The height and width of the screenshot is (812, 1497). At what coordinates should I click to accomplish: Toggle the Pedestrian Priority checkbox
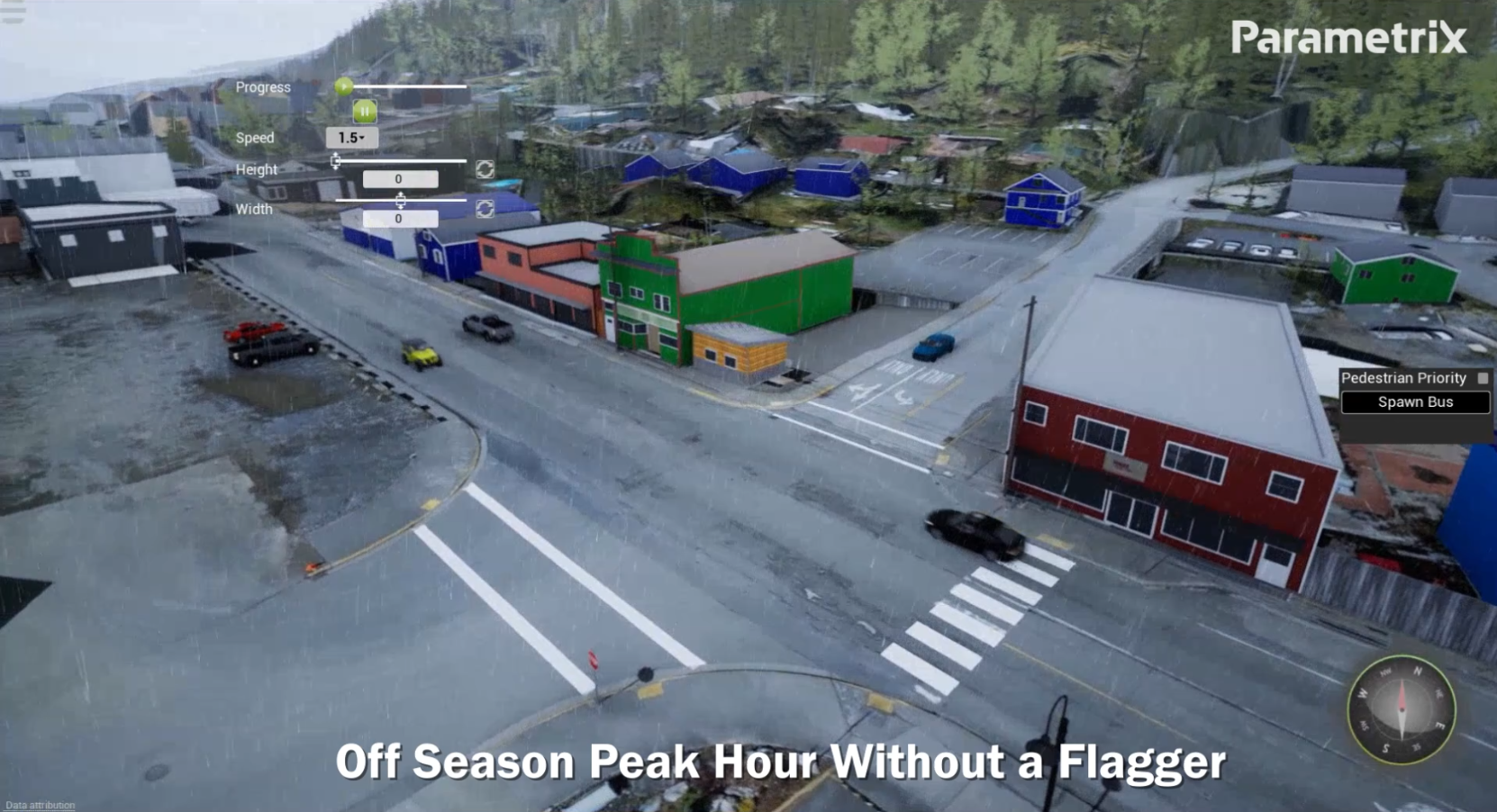[1483, 378]
